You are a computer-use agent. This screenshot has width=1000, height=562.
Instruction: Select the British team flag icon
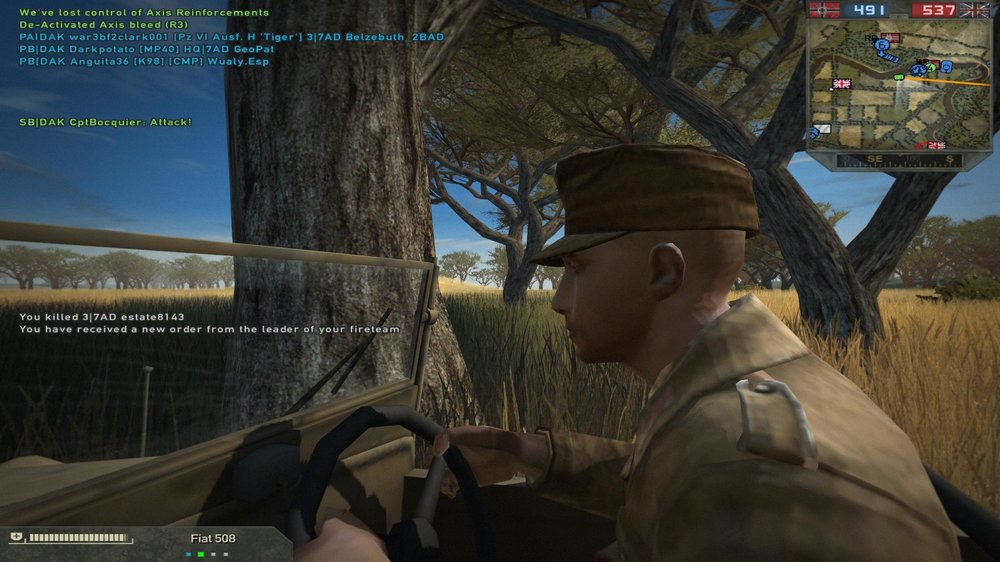[974, 10]
